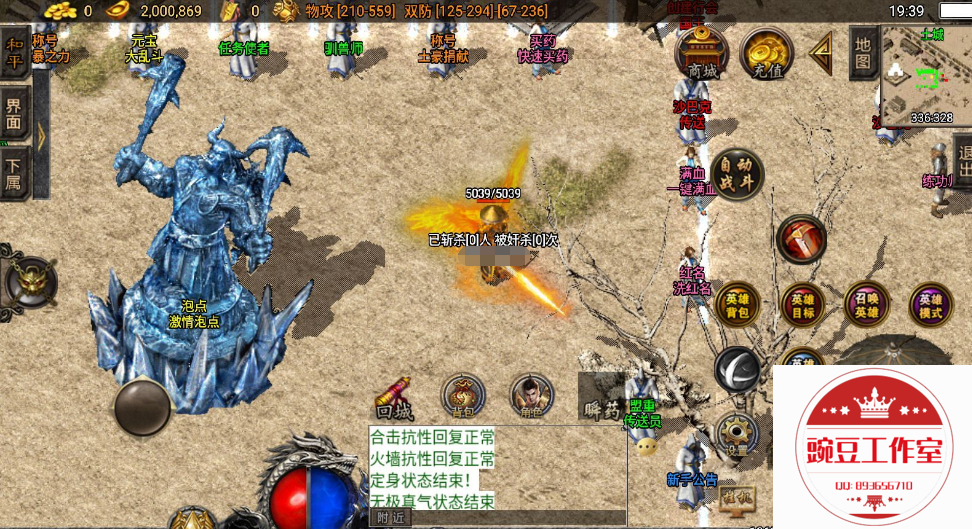This screenshot has height=529, width=972.
Task: Open the 充值 recharge menu
Action: click(768, 54)
